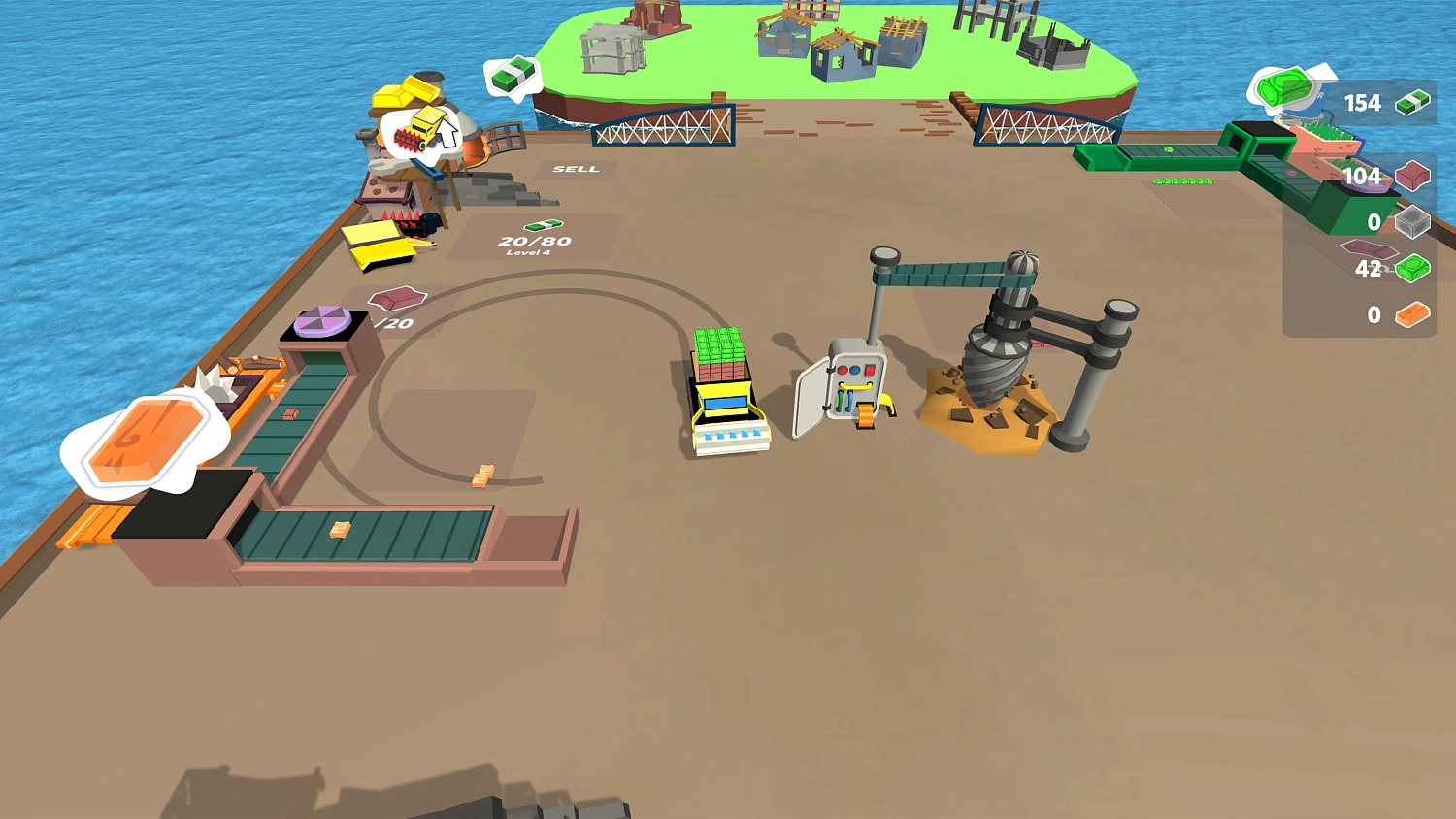Click the cash speech bubble above the furnace
This screenshot has height=819, width=1456.
(x=513, y=73)
